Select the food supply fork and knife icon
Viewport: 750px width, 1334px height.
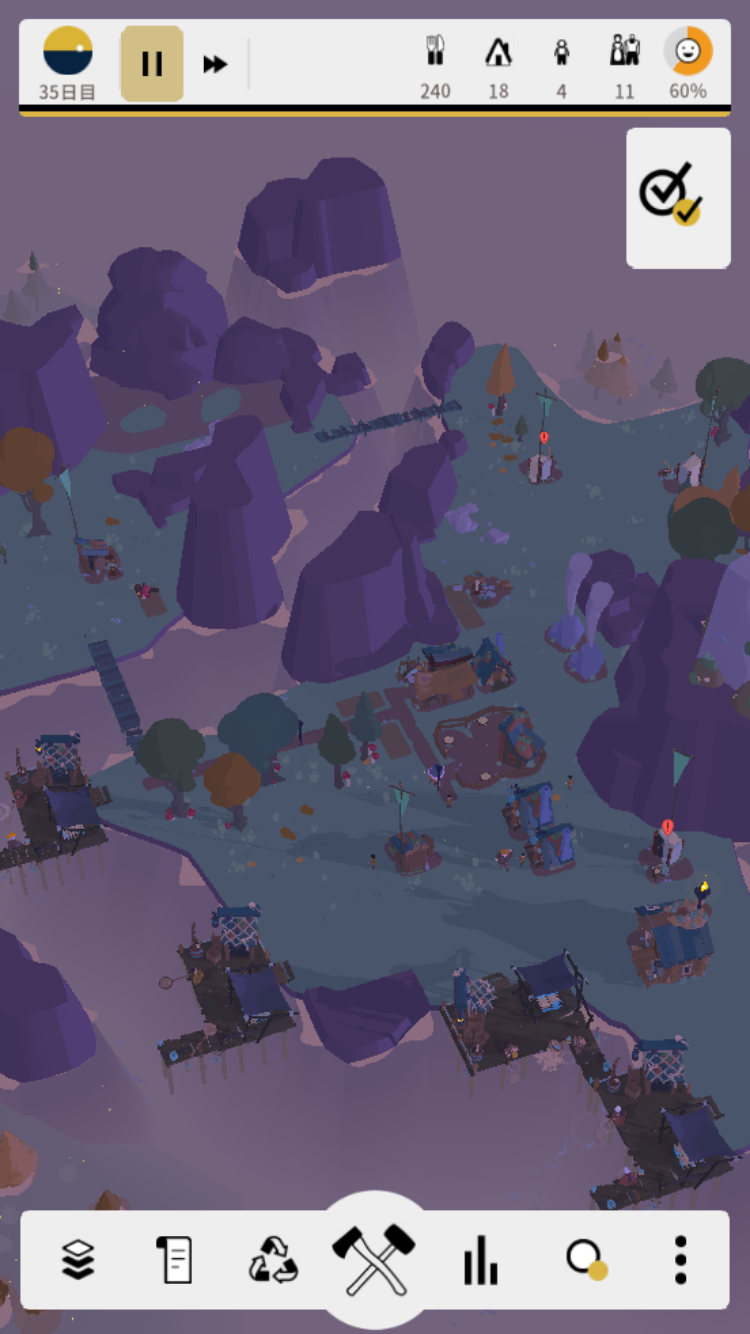(x=435, y=52)
